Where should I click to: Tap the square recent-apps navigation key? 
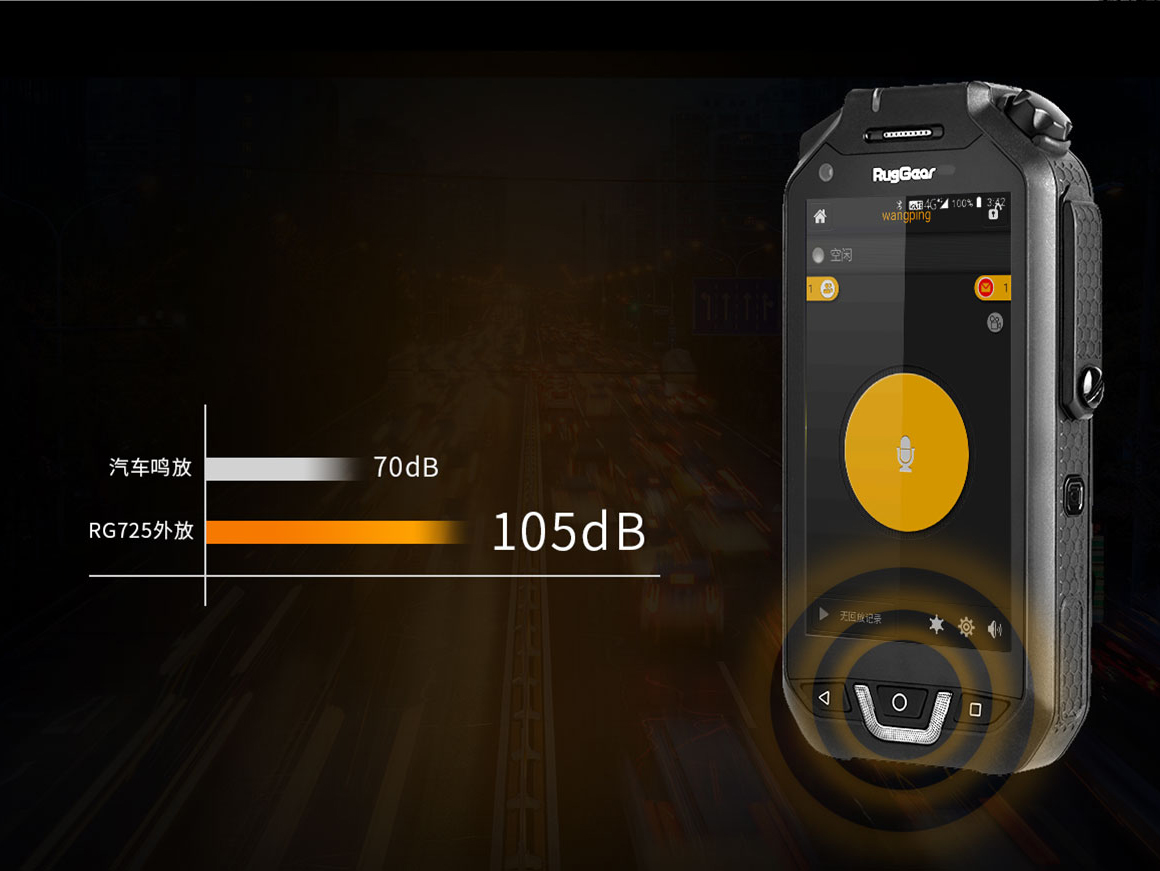[x=976, y=709]
